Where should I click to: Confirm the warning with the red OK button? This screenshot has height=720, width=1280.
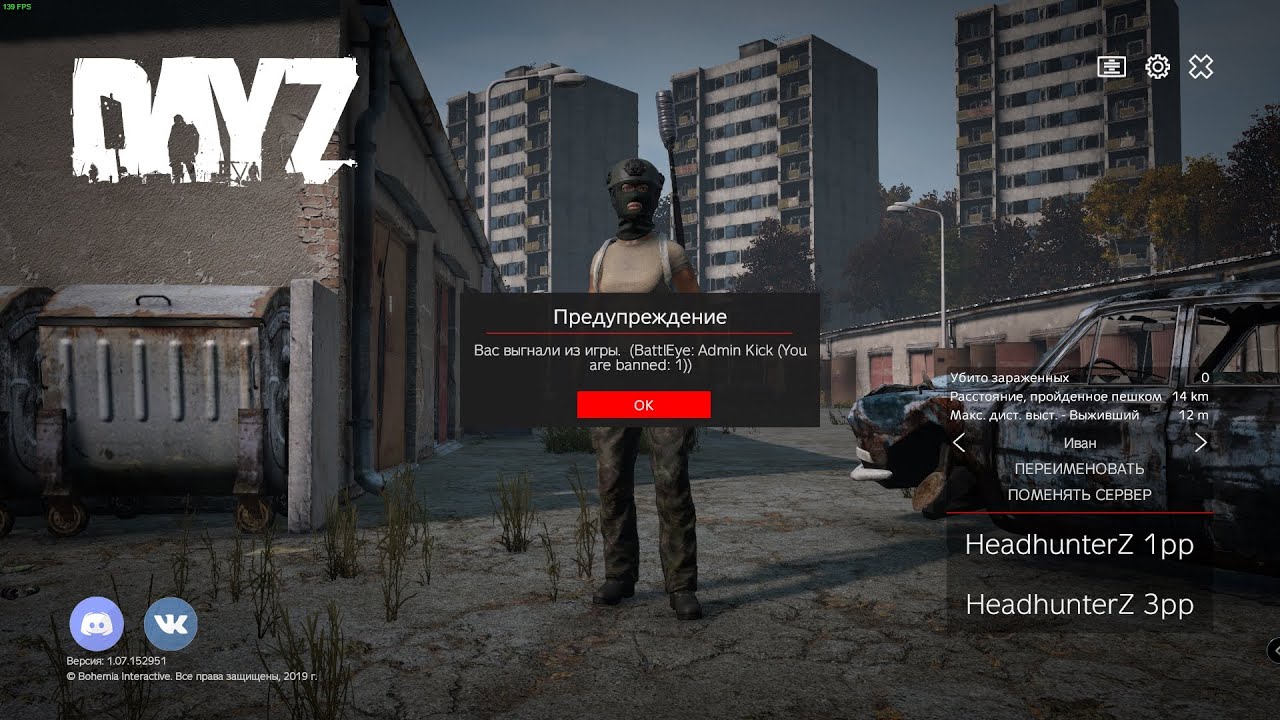pyautogui.click(x=643, y=405)
